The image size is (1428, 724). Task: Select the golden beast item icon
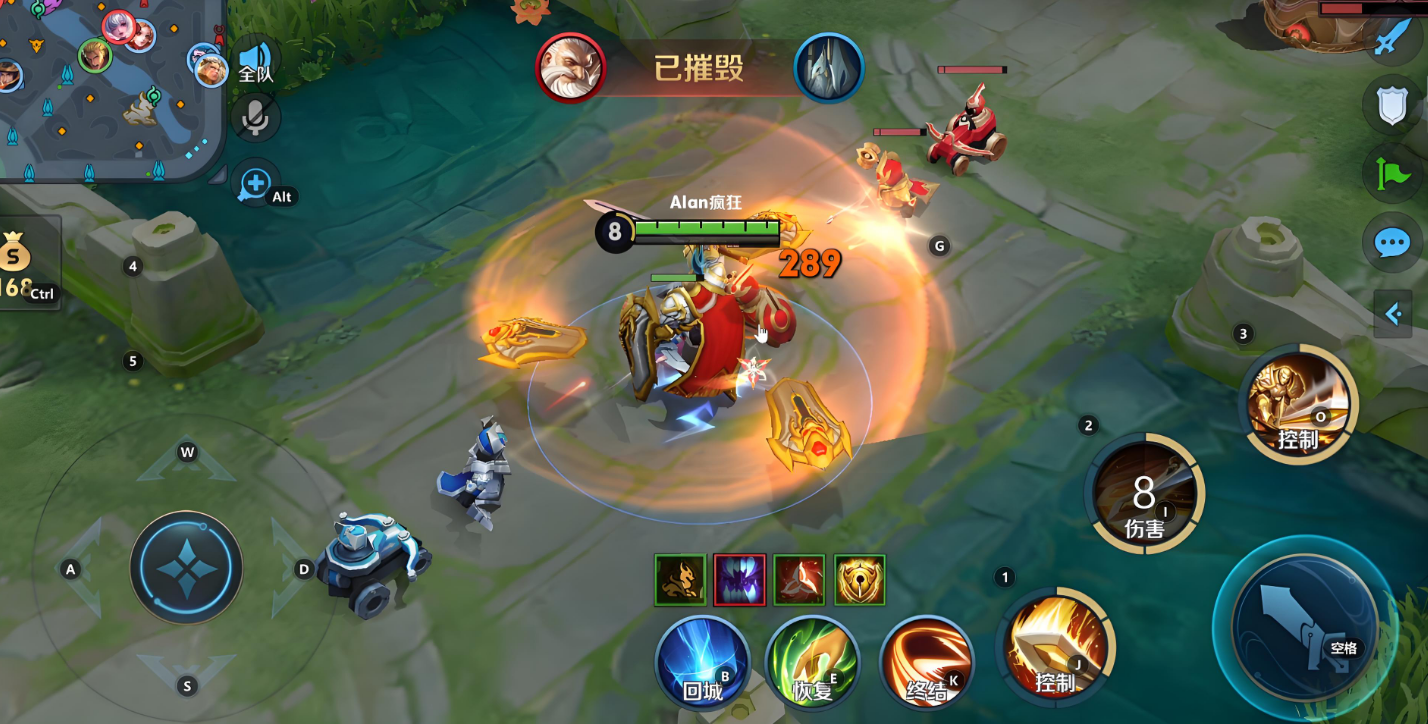pos(680,580)
